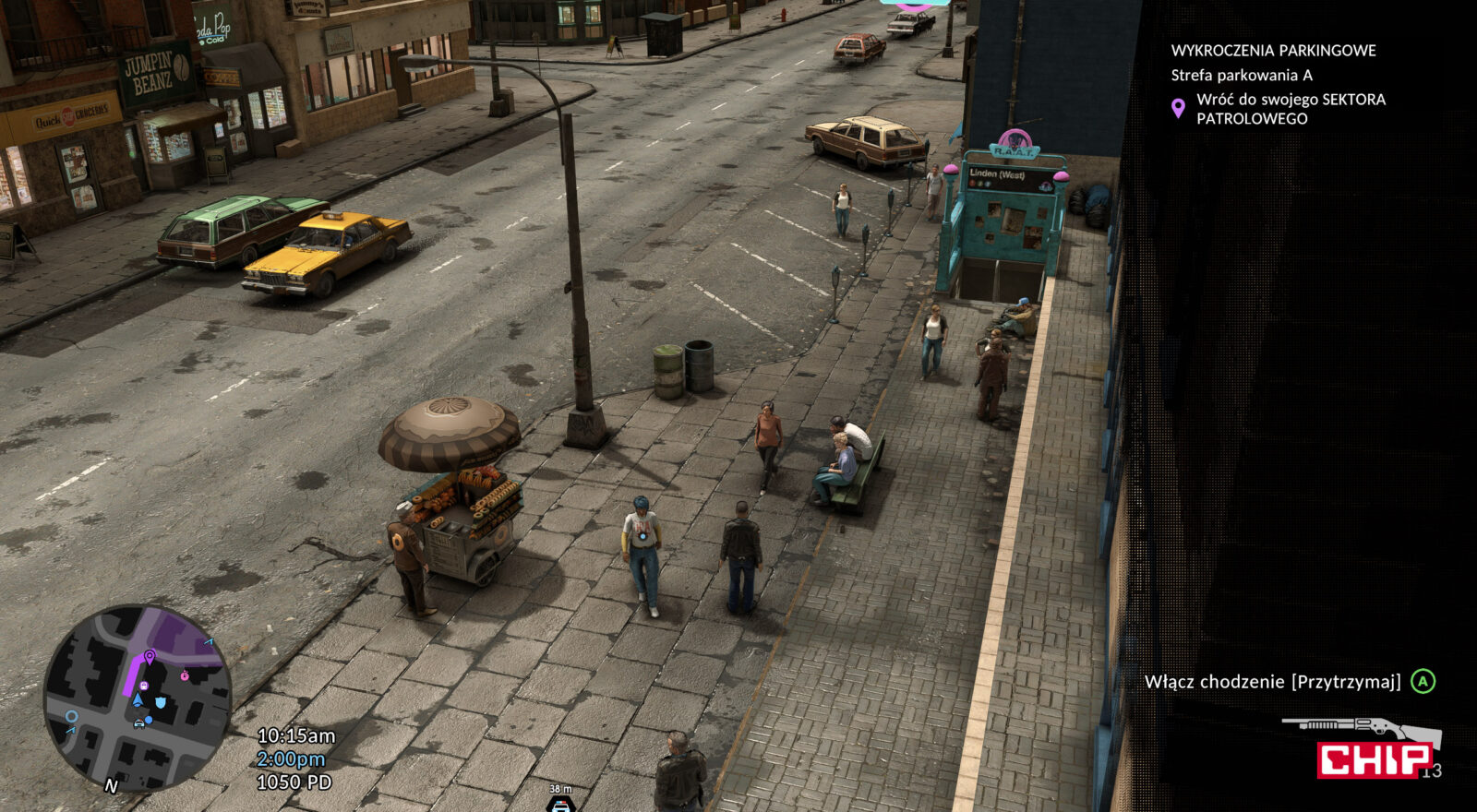Click the red CHIP watermark logo
This screenshot has height=812, width=1477.
(1375, 759)
